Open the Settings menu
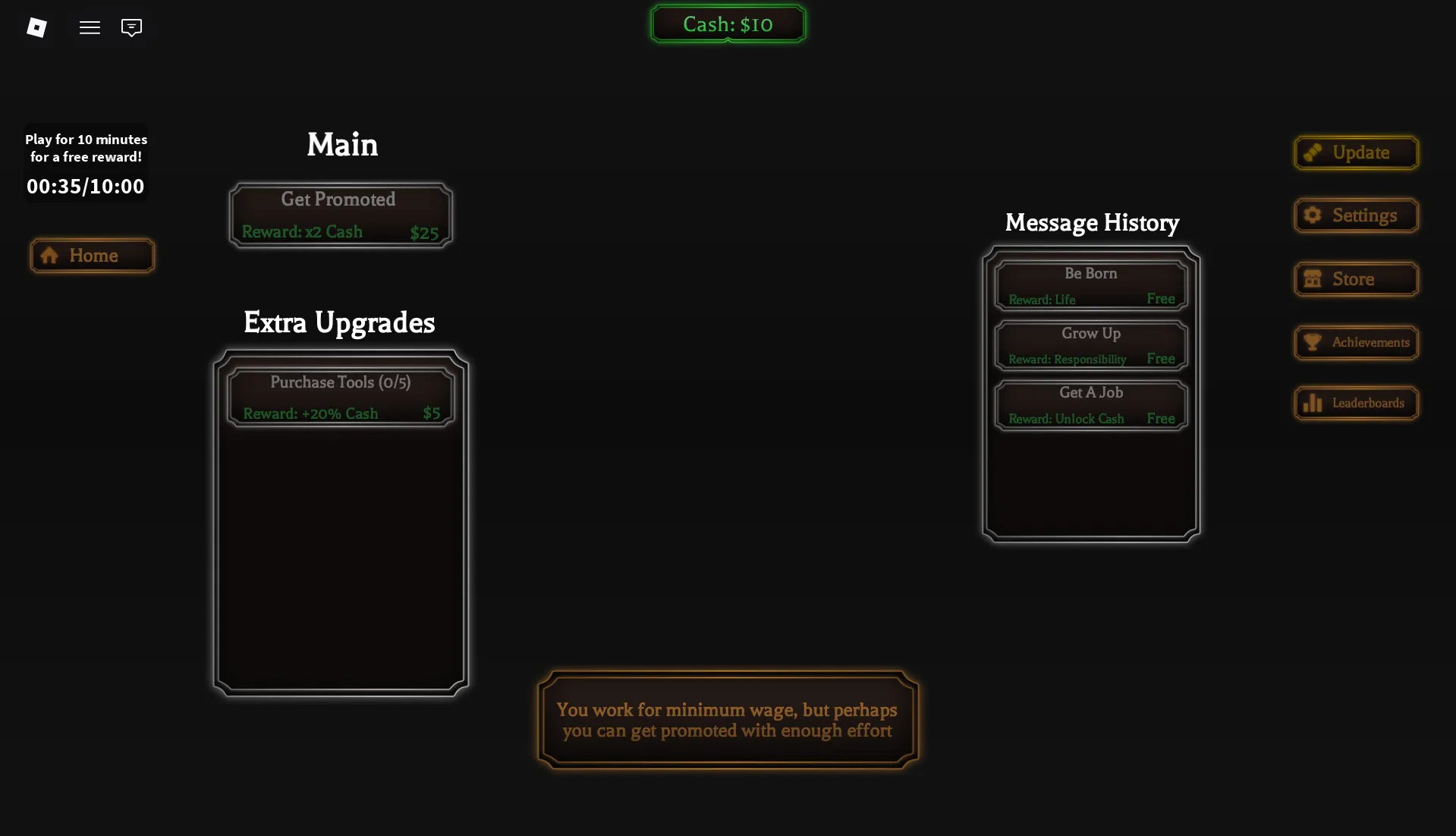Viewport: 1456px width, 836px height. (x=1356, y=215)
